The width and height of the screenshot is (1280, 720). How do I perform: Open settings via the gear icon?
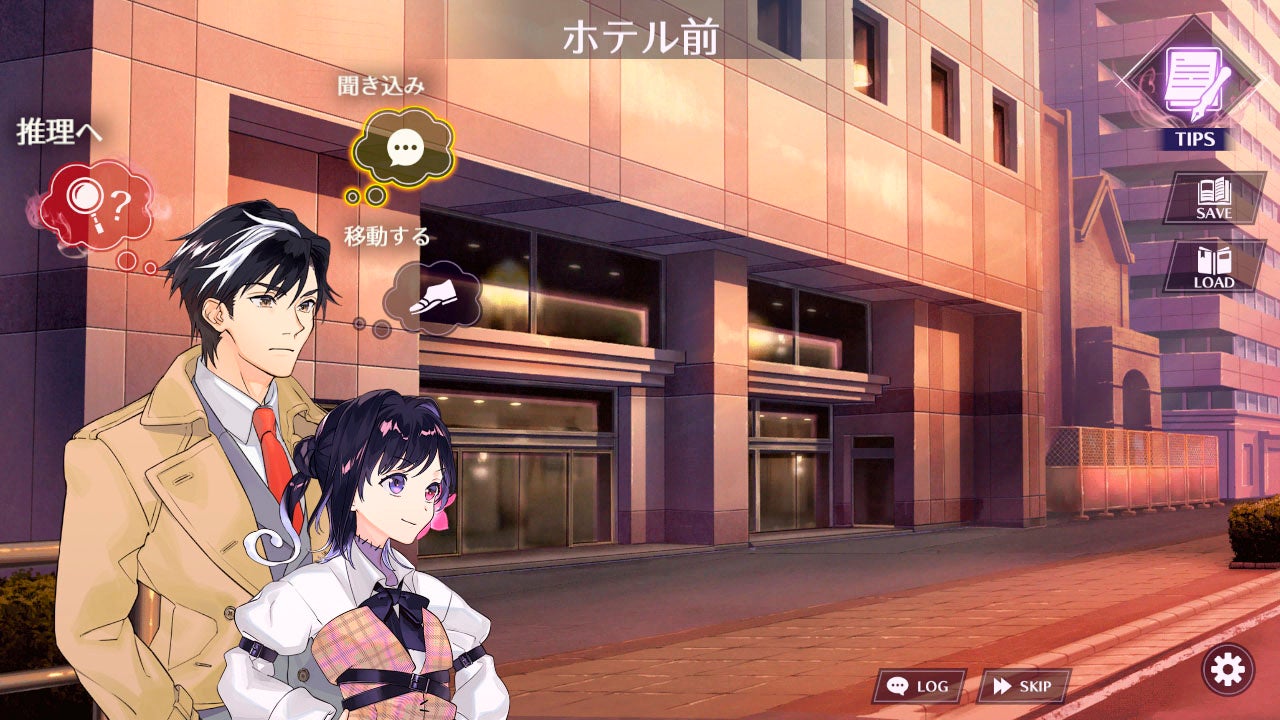(1227, 669)
